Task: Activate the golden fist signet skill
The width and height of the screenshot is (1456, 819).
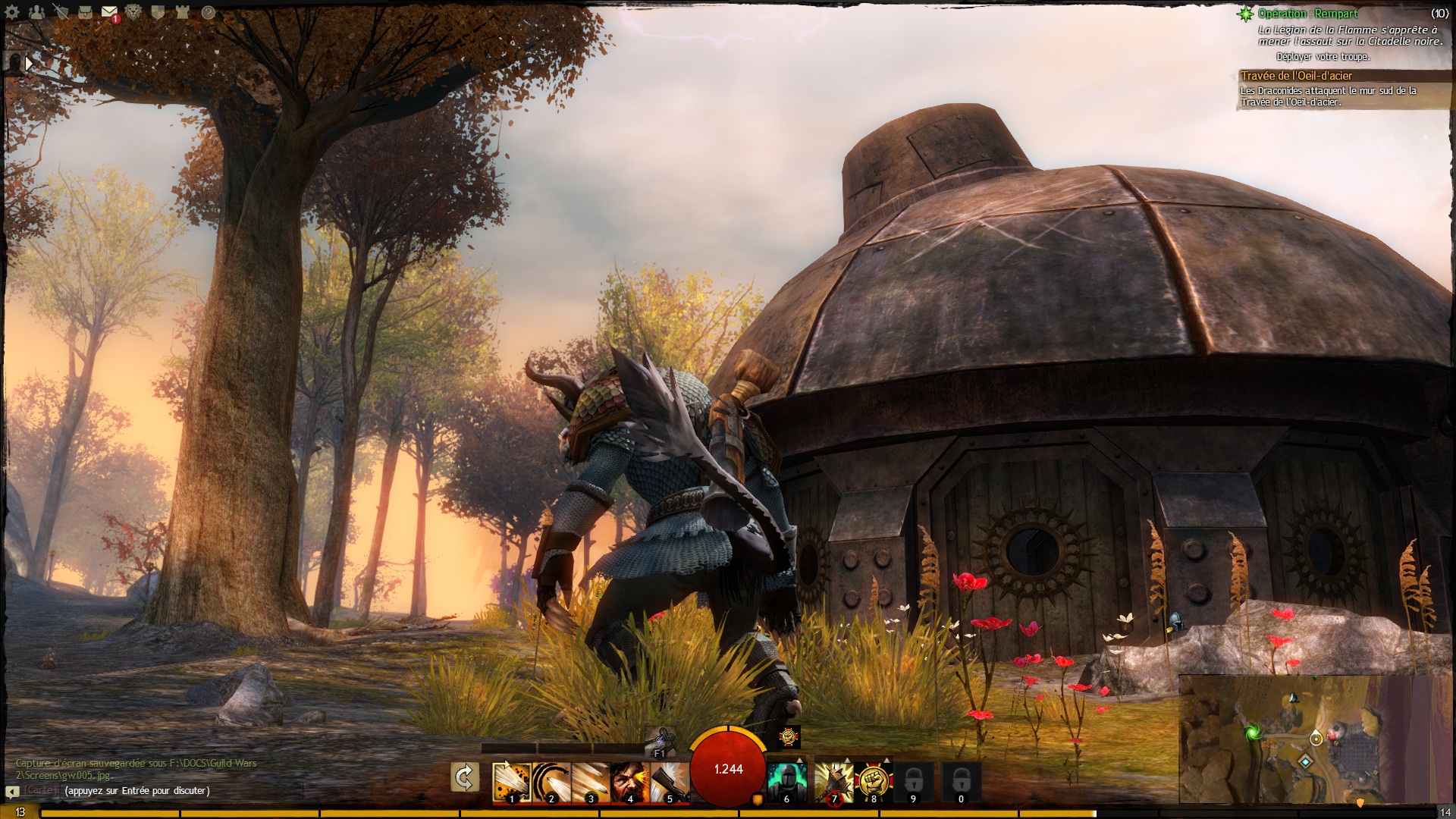Action: [873, 782]
